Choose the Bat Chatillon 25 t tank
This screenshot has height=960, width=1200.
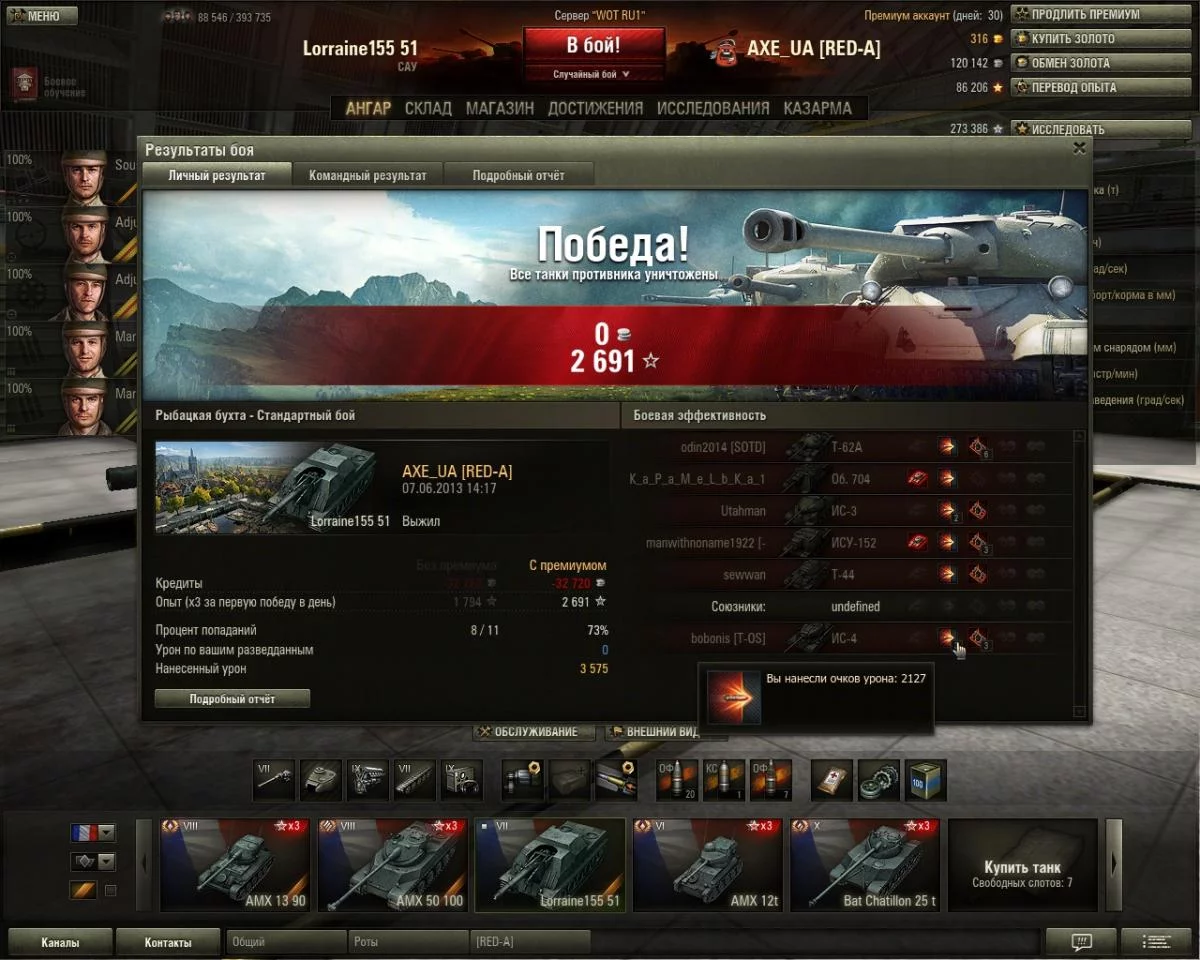point(865,865)
